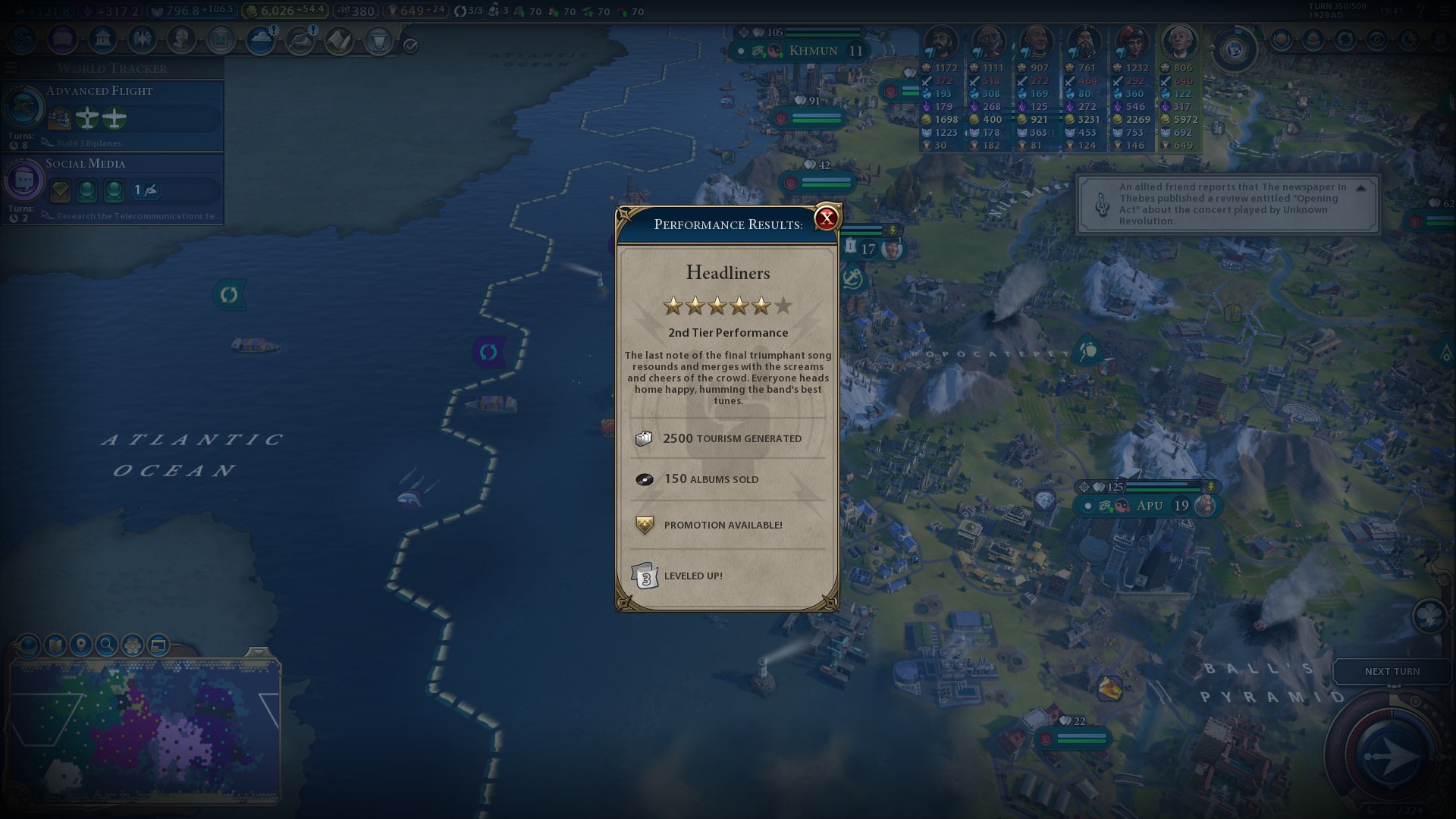Open the technology tree atom icon
Screen dimensions: 1456x819
23,39
